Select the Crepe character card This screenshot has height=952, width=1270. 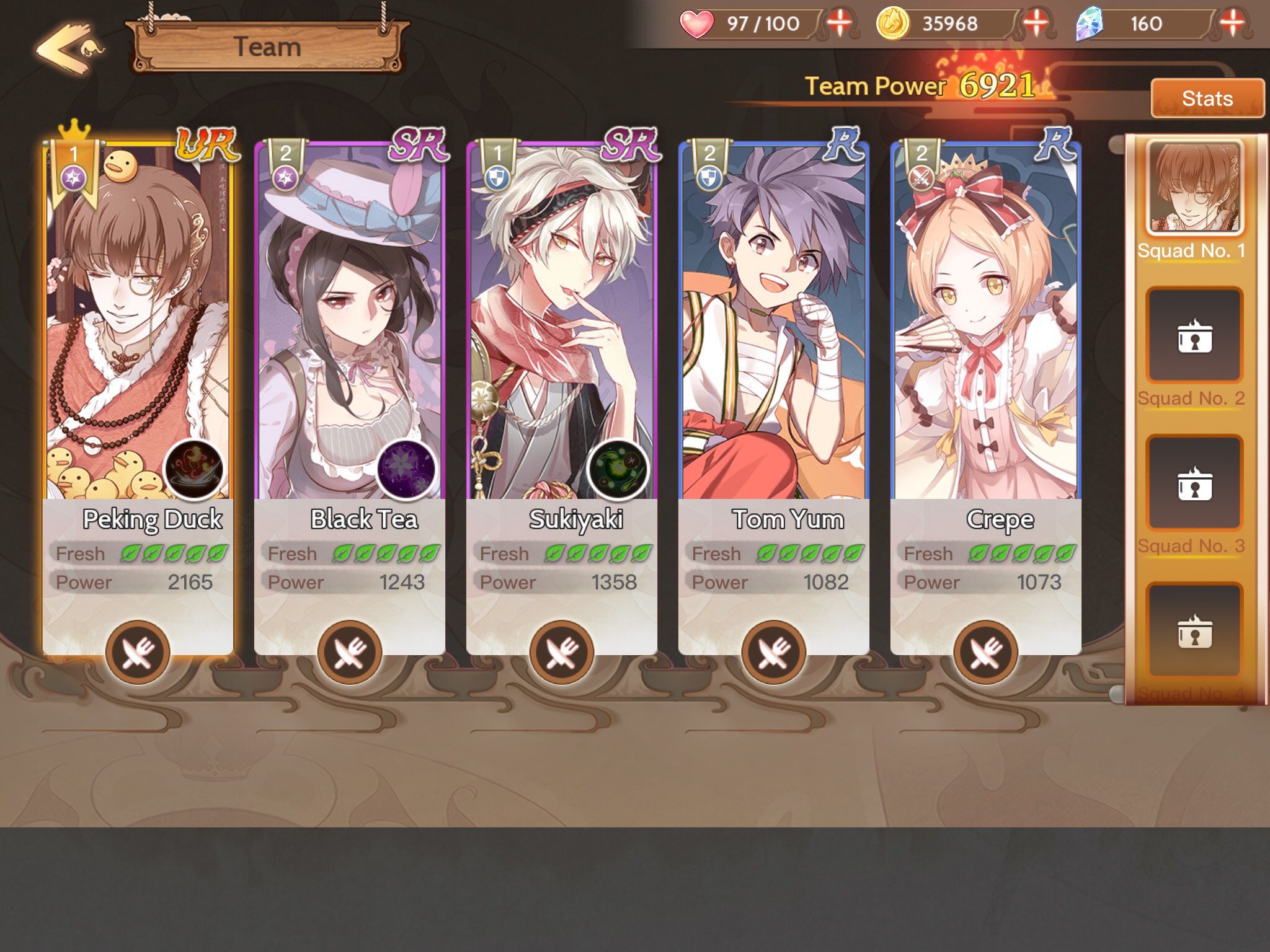pos(986,322)
